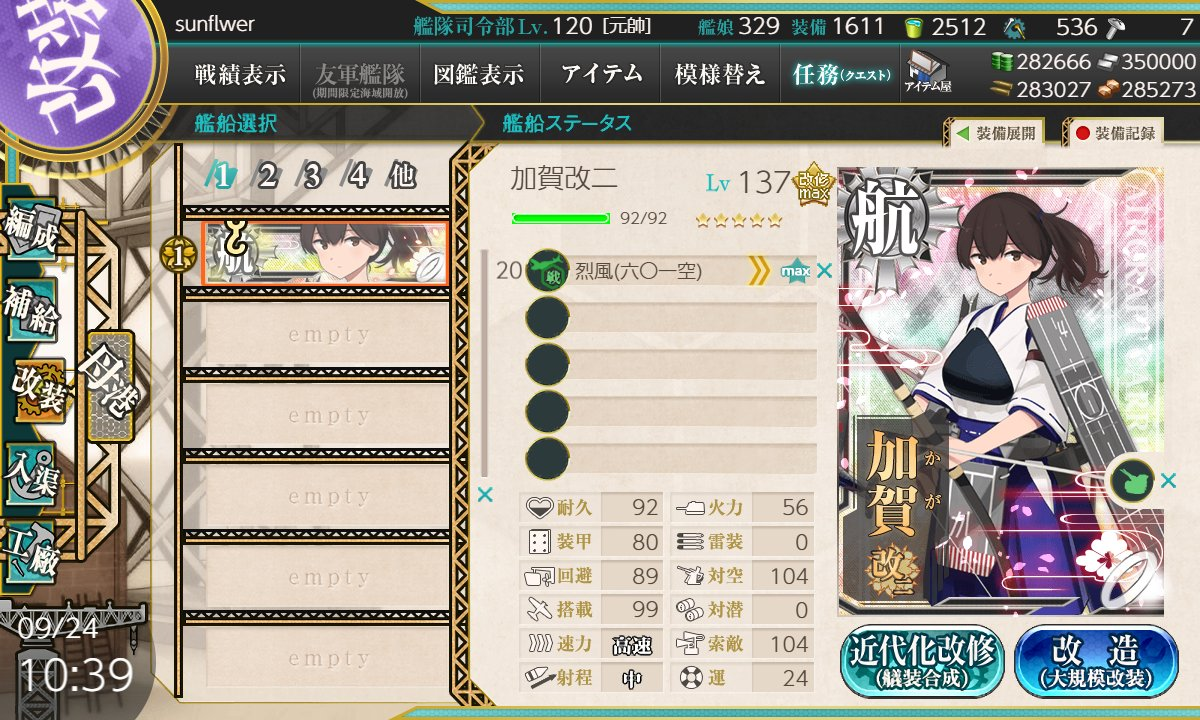Visit the アイテム屋 shop
The width and height of the screenshot is (1200, 720).
pos(927,73)
